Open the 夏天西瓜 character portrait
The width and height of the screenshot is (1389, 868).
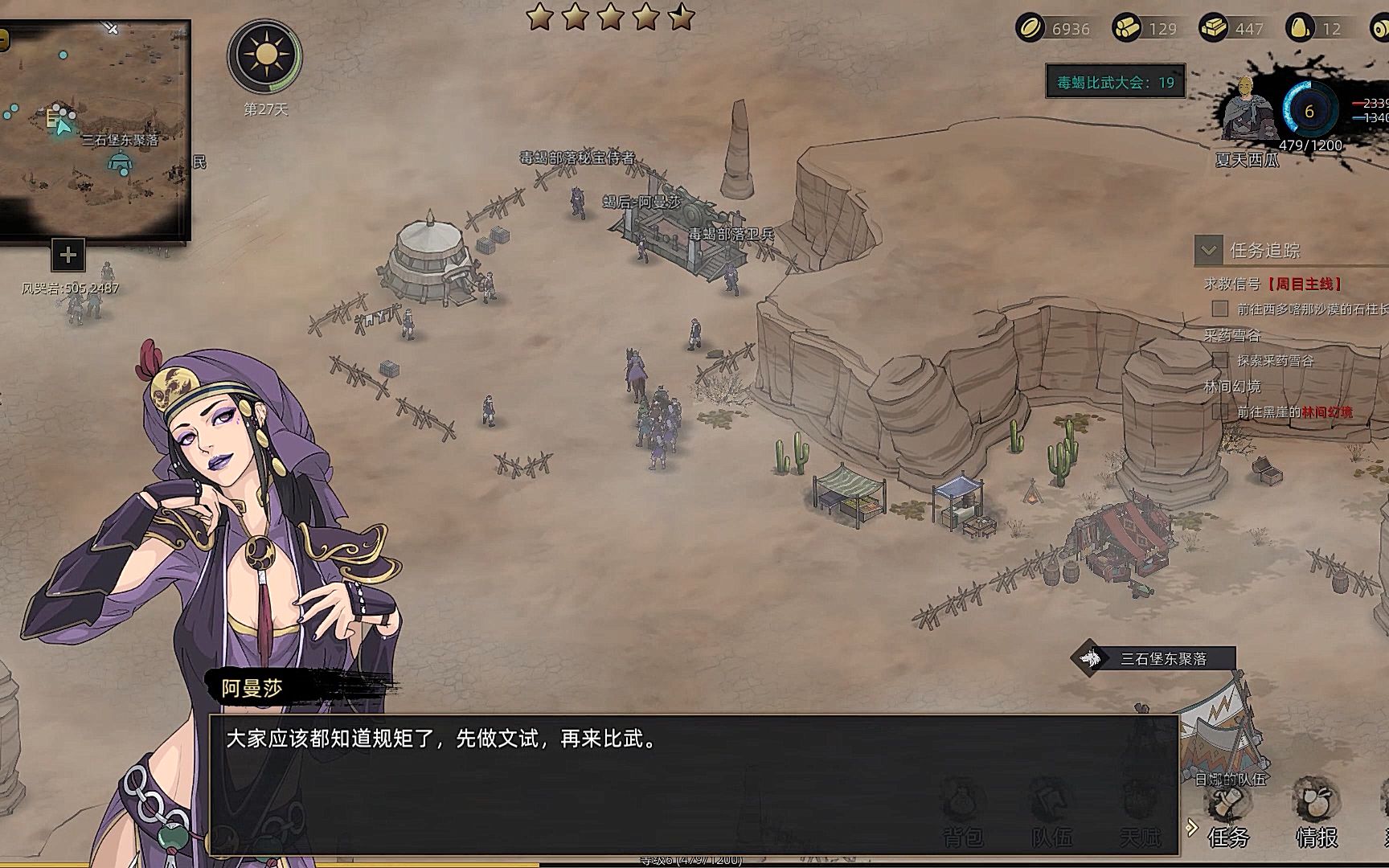[1245, 108]
